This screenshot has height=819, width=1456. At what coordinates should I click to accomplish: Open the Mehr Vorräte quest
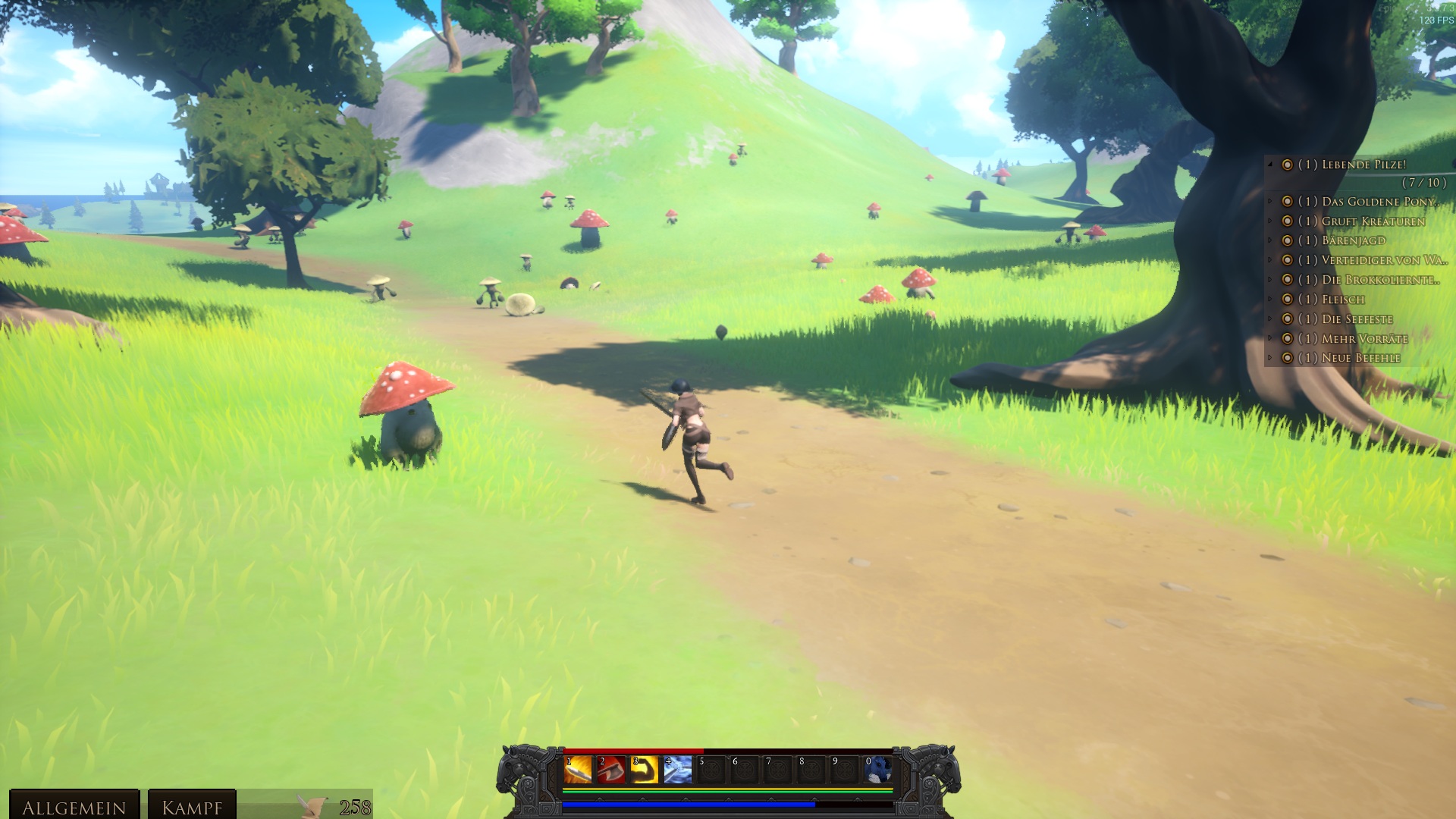tap(1364, 339)
